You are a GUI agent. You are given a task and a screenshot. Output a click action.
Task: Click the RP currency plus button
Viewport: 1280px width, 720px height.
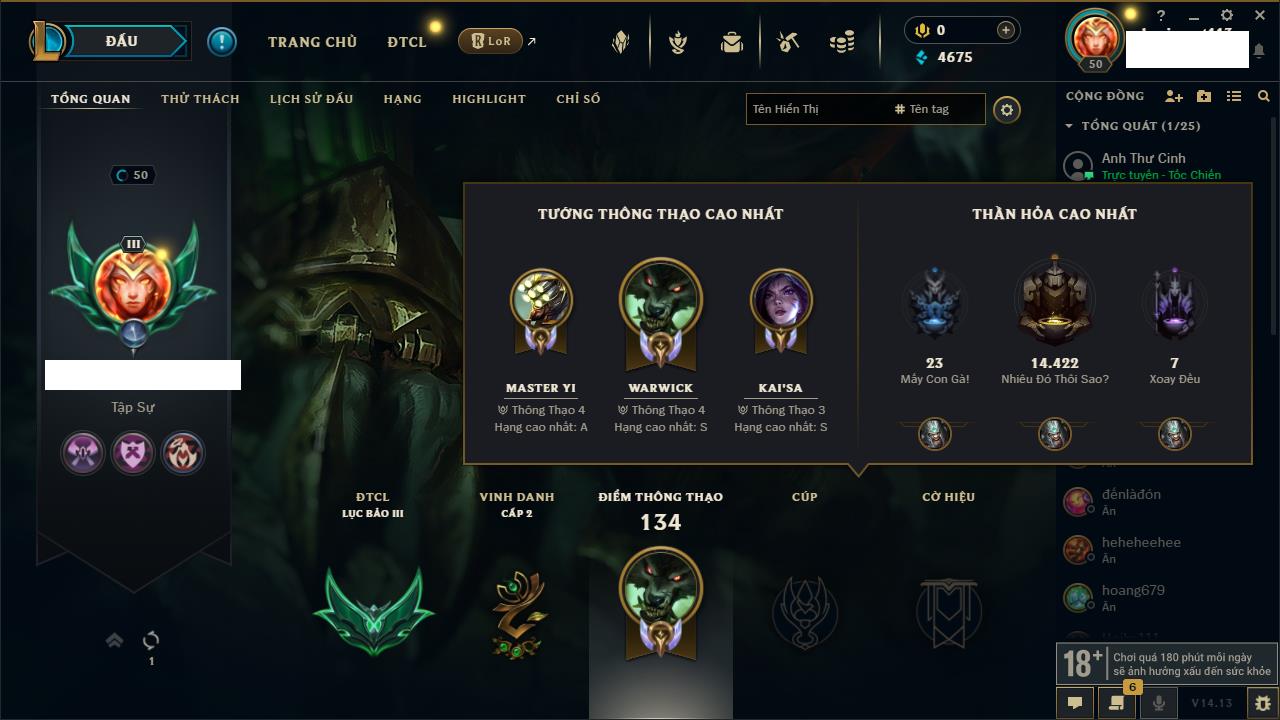click(1006, 30)
